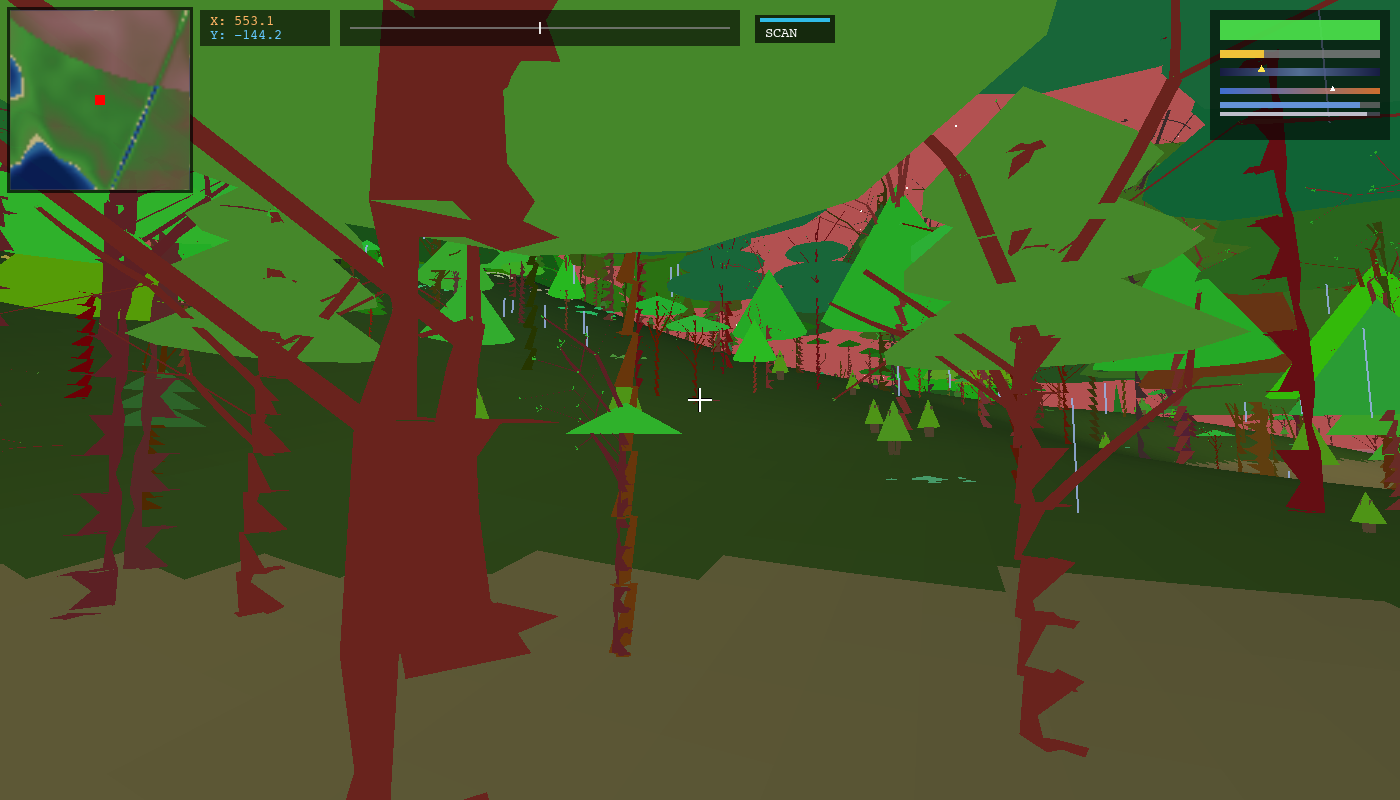Click the center crosshair reticle
The image size is (1400, 800).
point(700,400)
